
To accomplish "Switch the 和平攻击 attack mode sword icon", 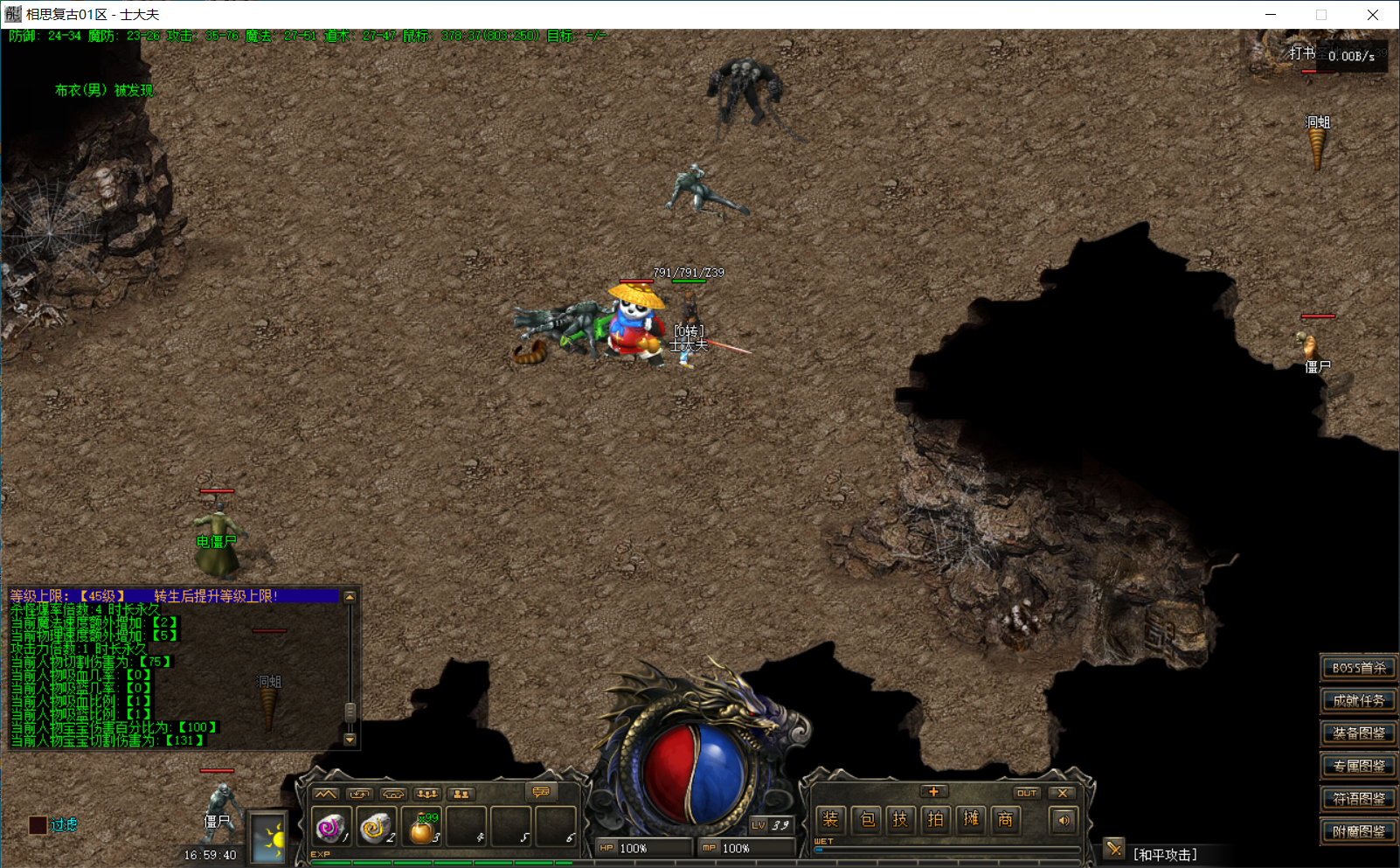I will click(1113, 848).
